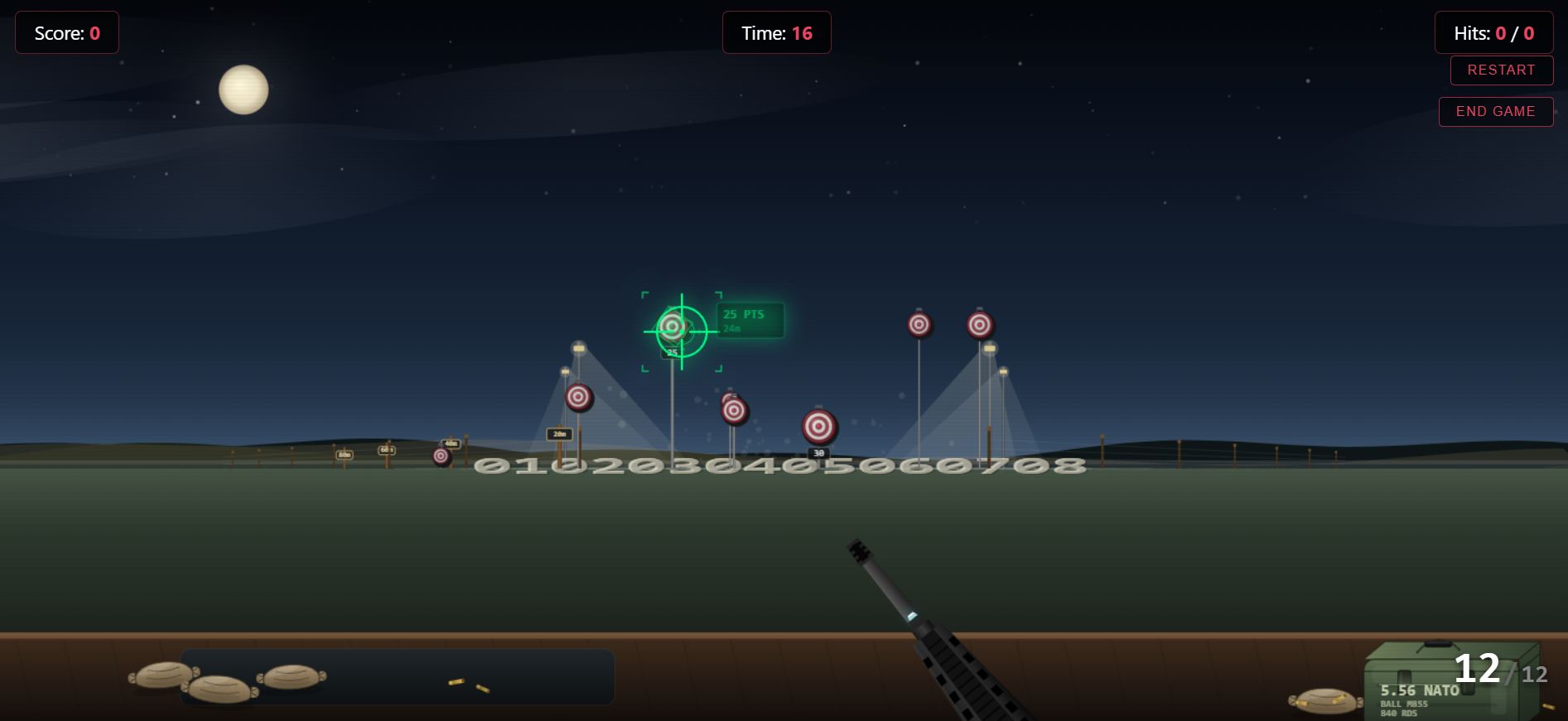The height and width of the screenshot is (721, 1568).
Task: Click the Hits: 0 / 0 indicator
Action: click(x=1493, y=33)
